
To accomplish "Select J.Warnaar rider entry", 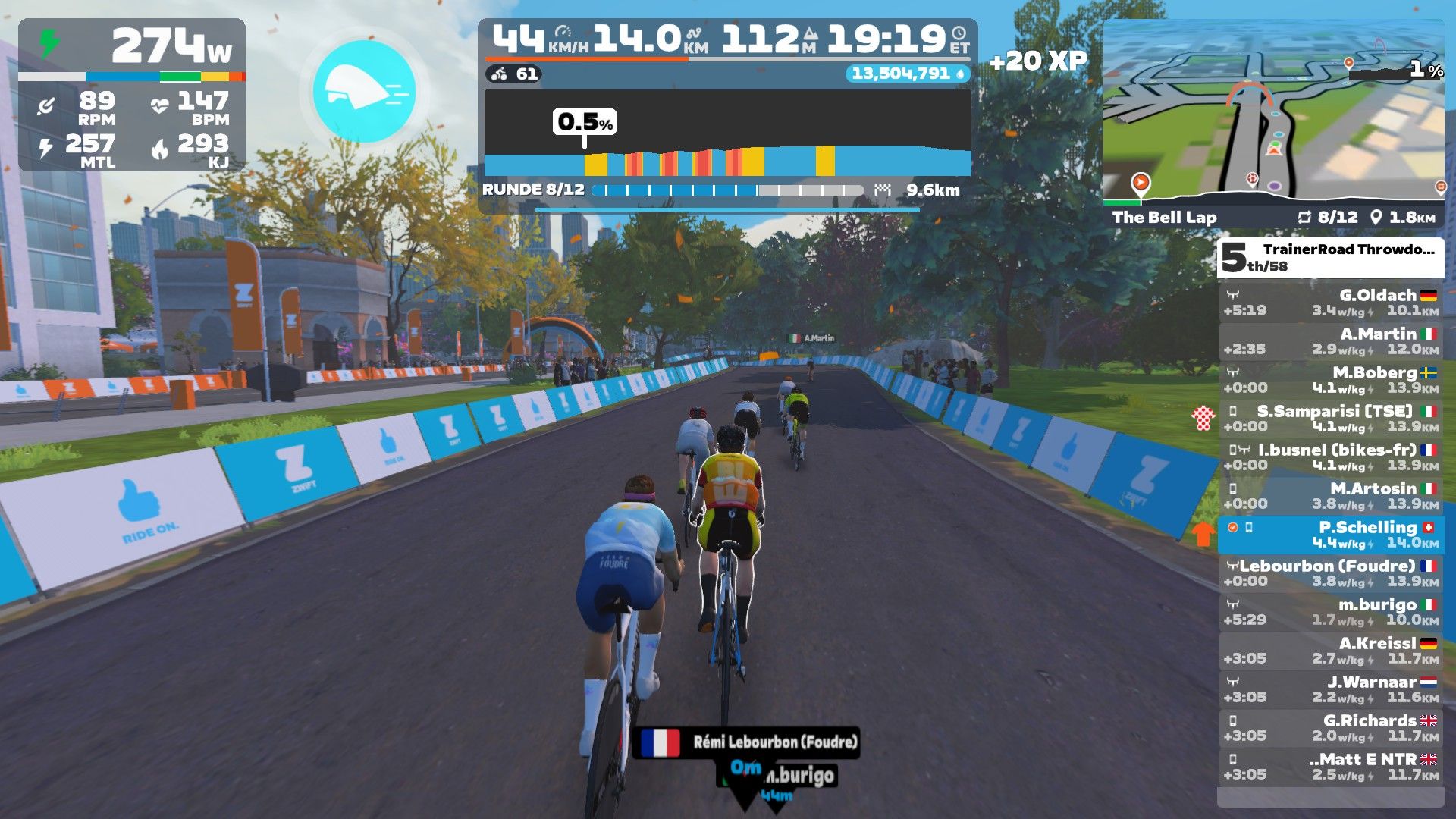I will tap(1331, 689).
